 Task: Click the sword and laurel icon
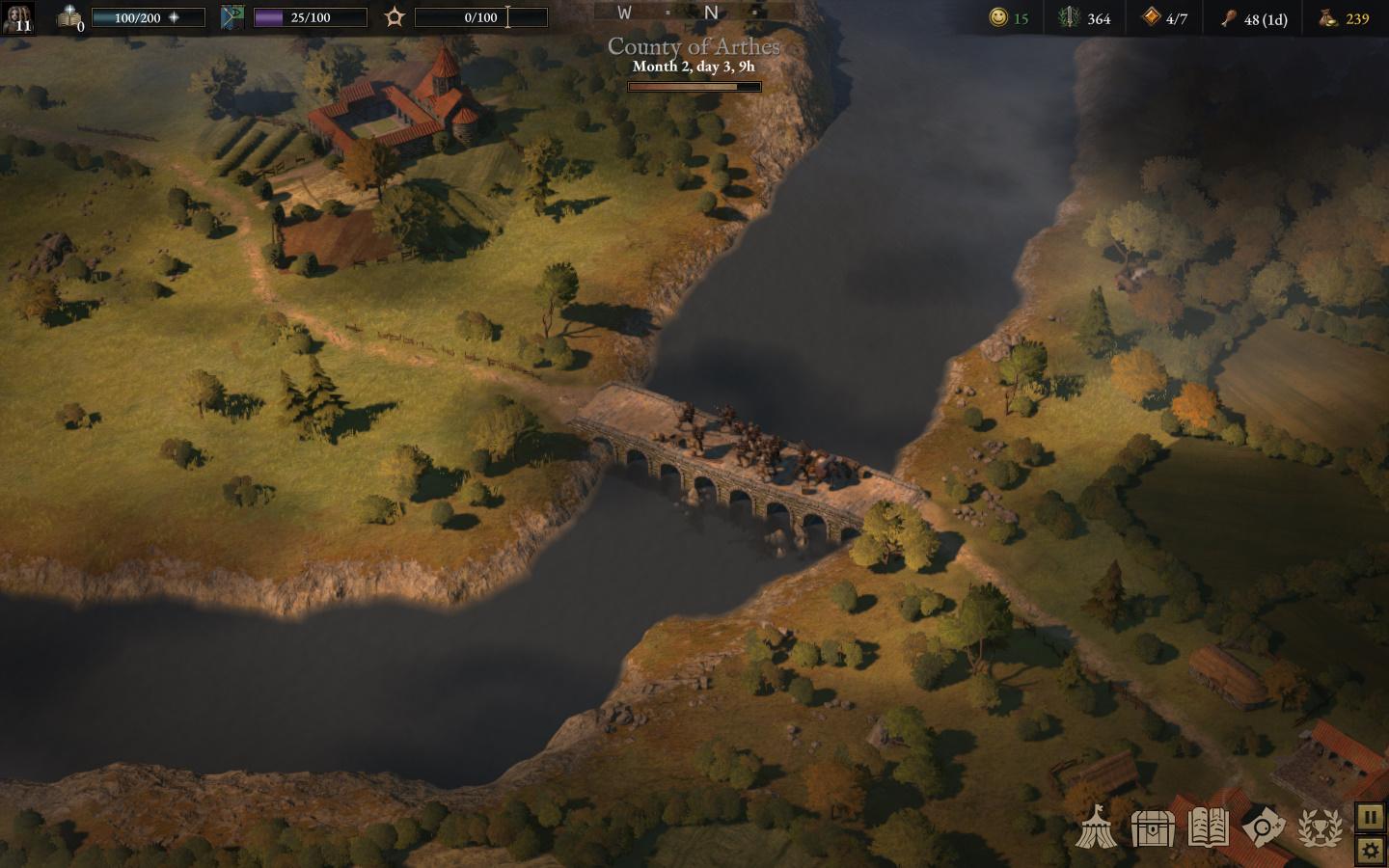click(x=1069, y=17)
